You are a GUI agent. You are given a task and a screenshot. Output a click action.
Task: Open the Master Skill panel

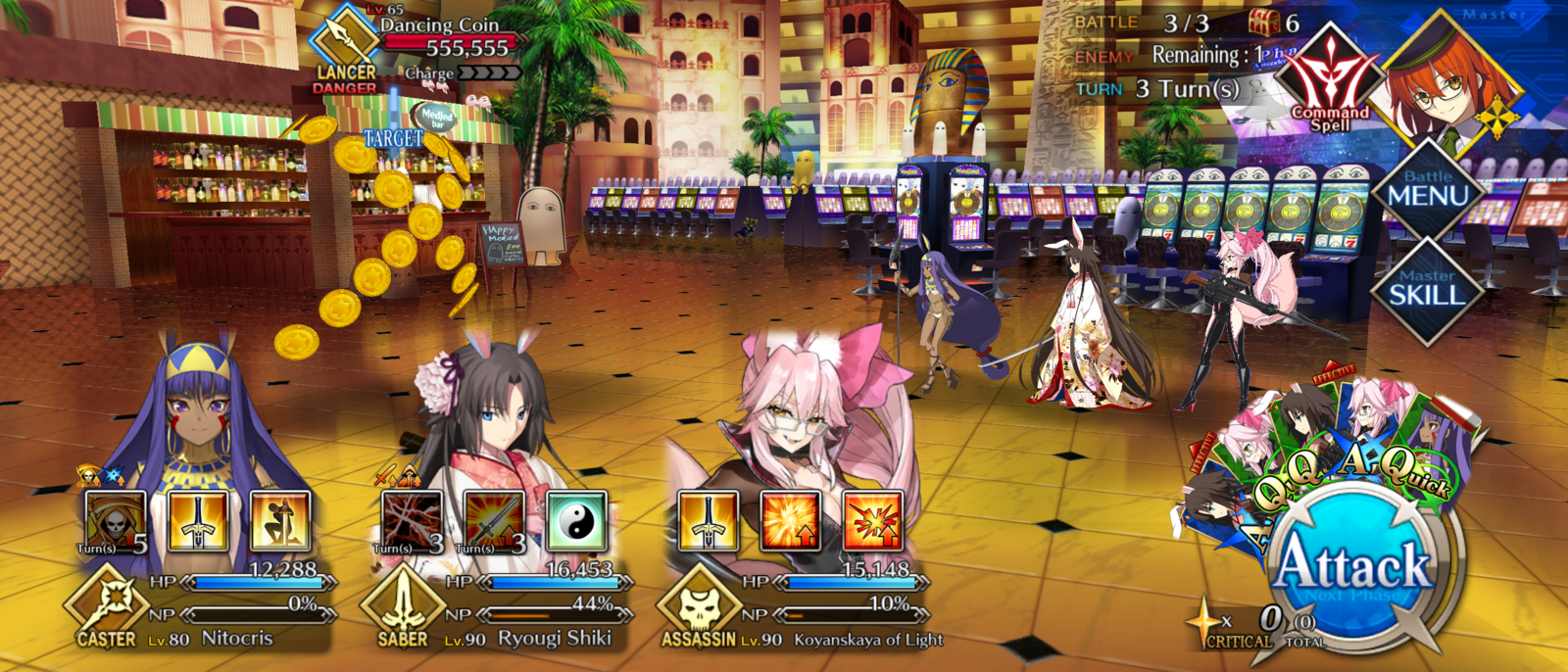pyautogui.click(x=1427, y=288)
